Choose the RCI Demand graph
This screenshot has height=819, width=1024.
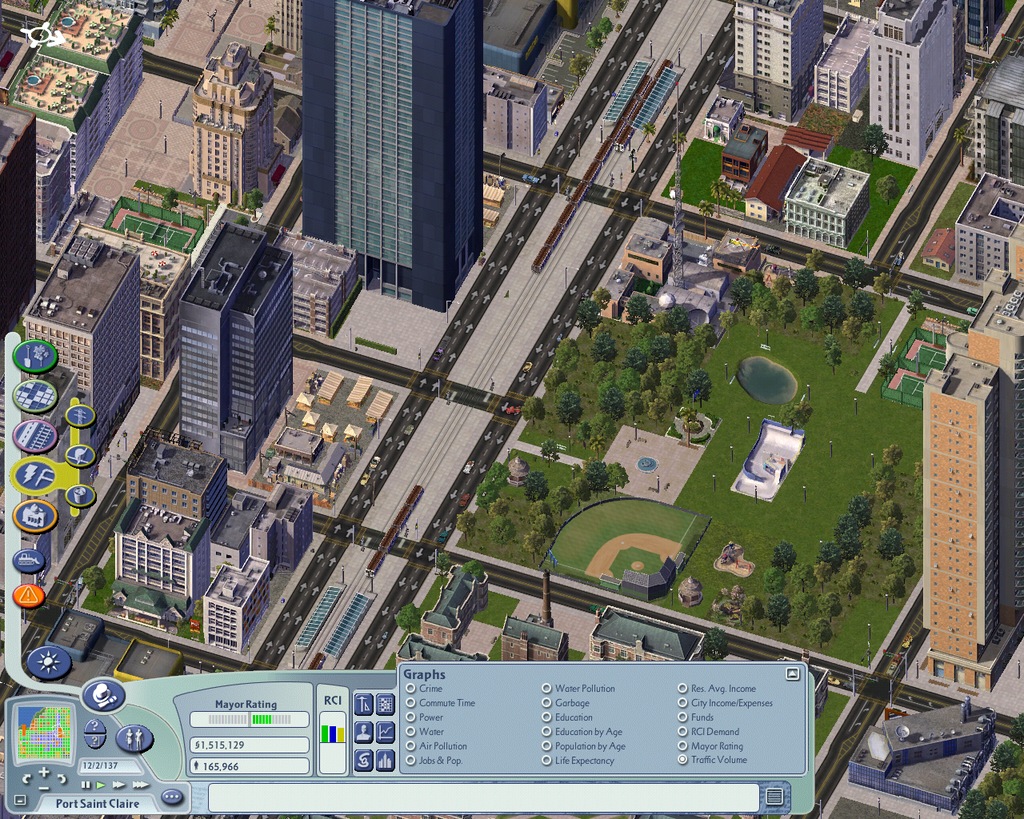coord(683,732)
